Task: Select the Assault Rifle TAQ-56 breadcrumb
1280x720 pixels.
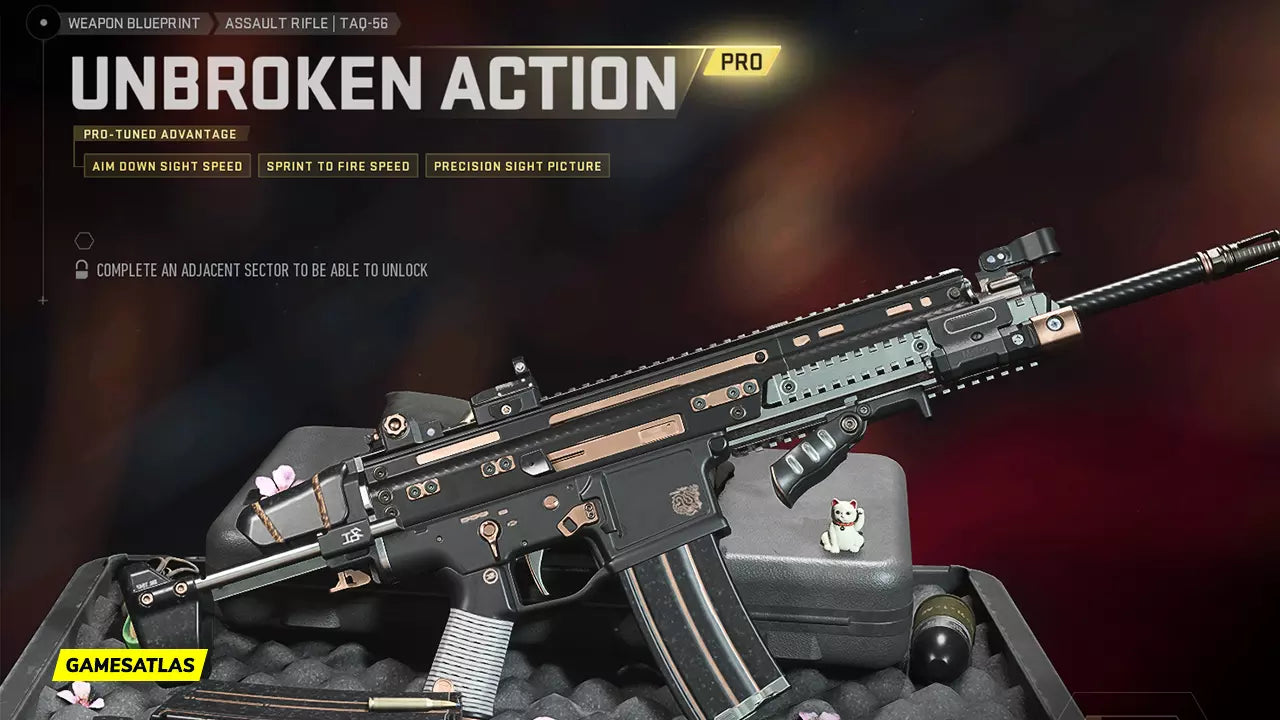Action: (x=306, y=23)
